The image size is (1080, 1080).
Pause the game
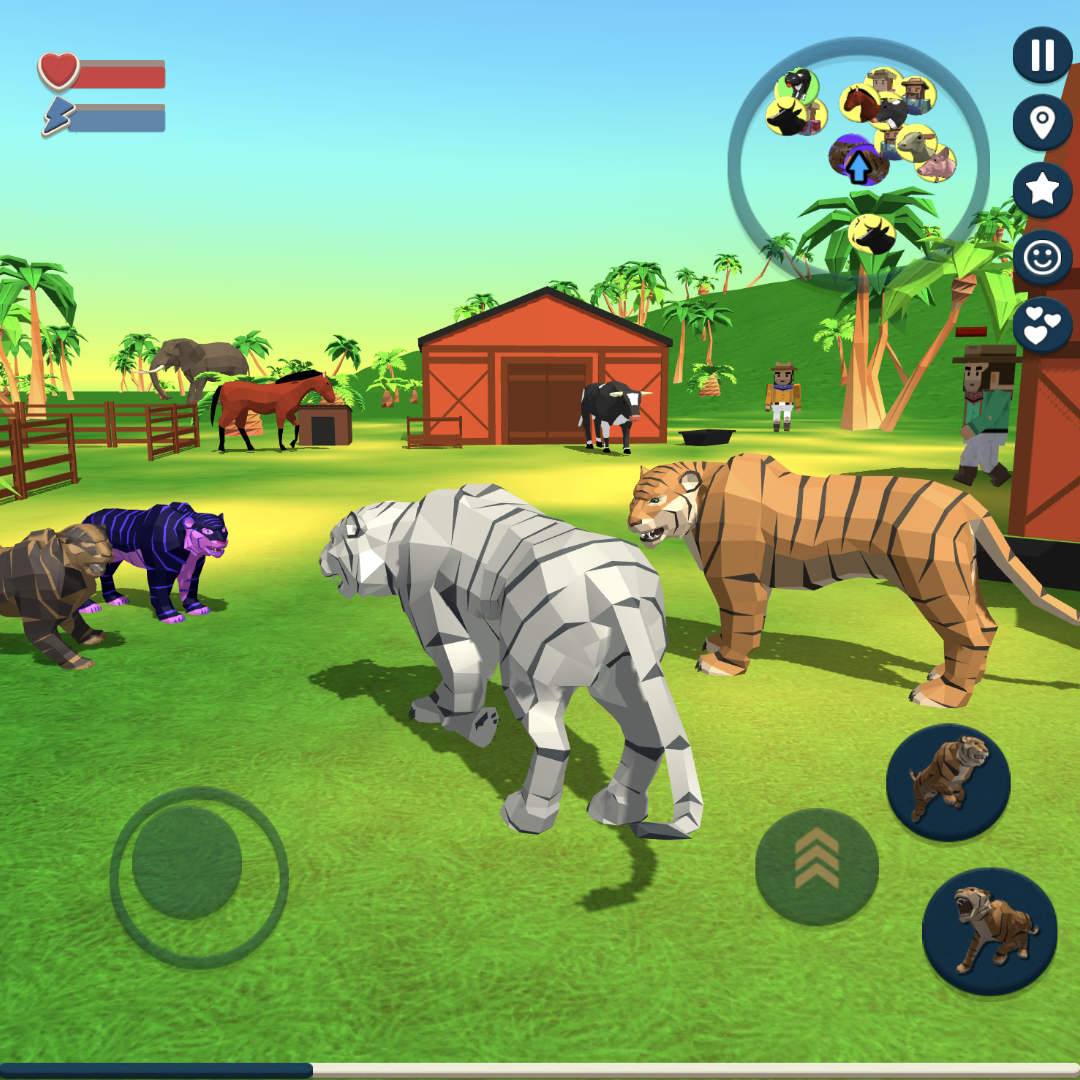(1042, 56)
